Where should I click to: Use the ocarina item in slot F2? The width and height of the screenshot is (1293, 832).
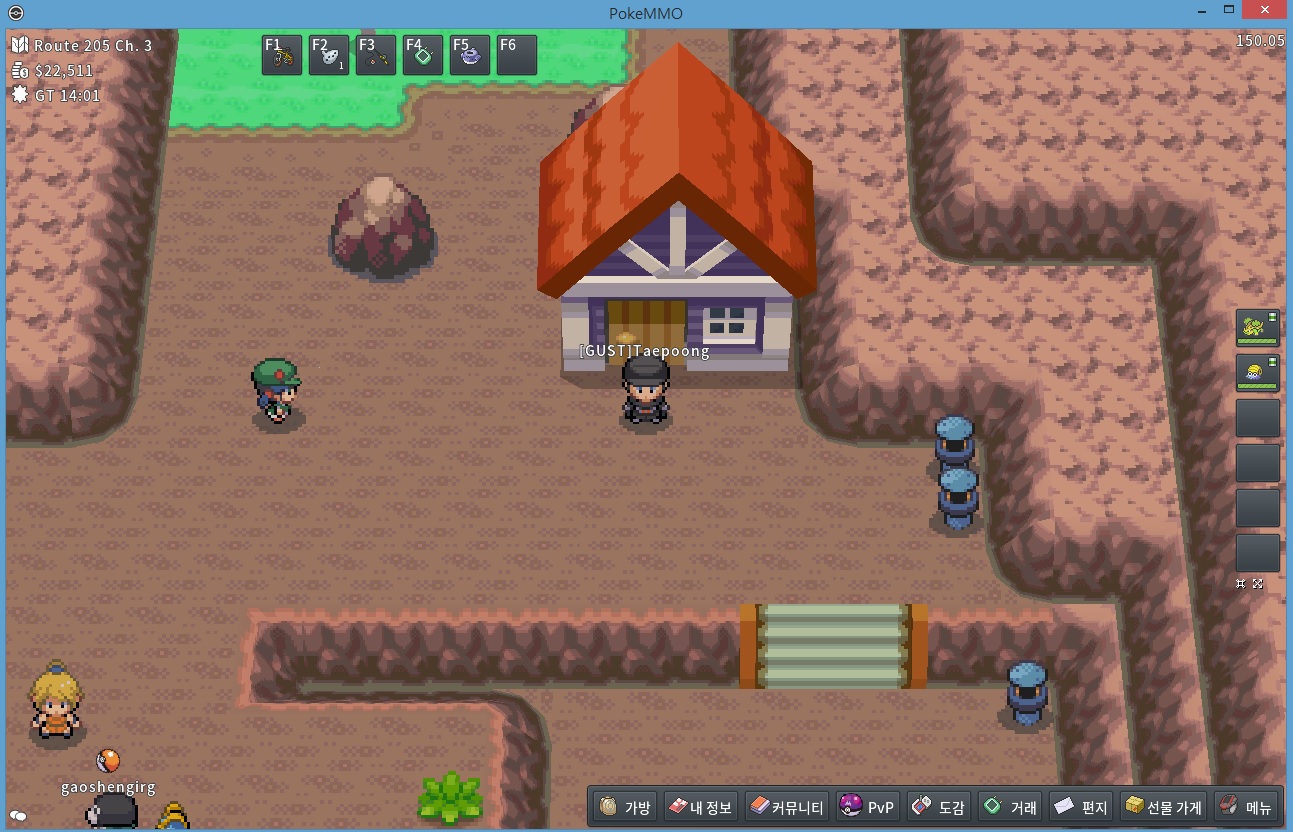click(329, 55)
